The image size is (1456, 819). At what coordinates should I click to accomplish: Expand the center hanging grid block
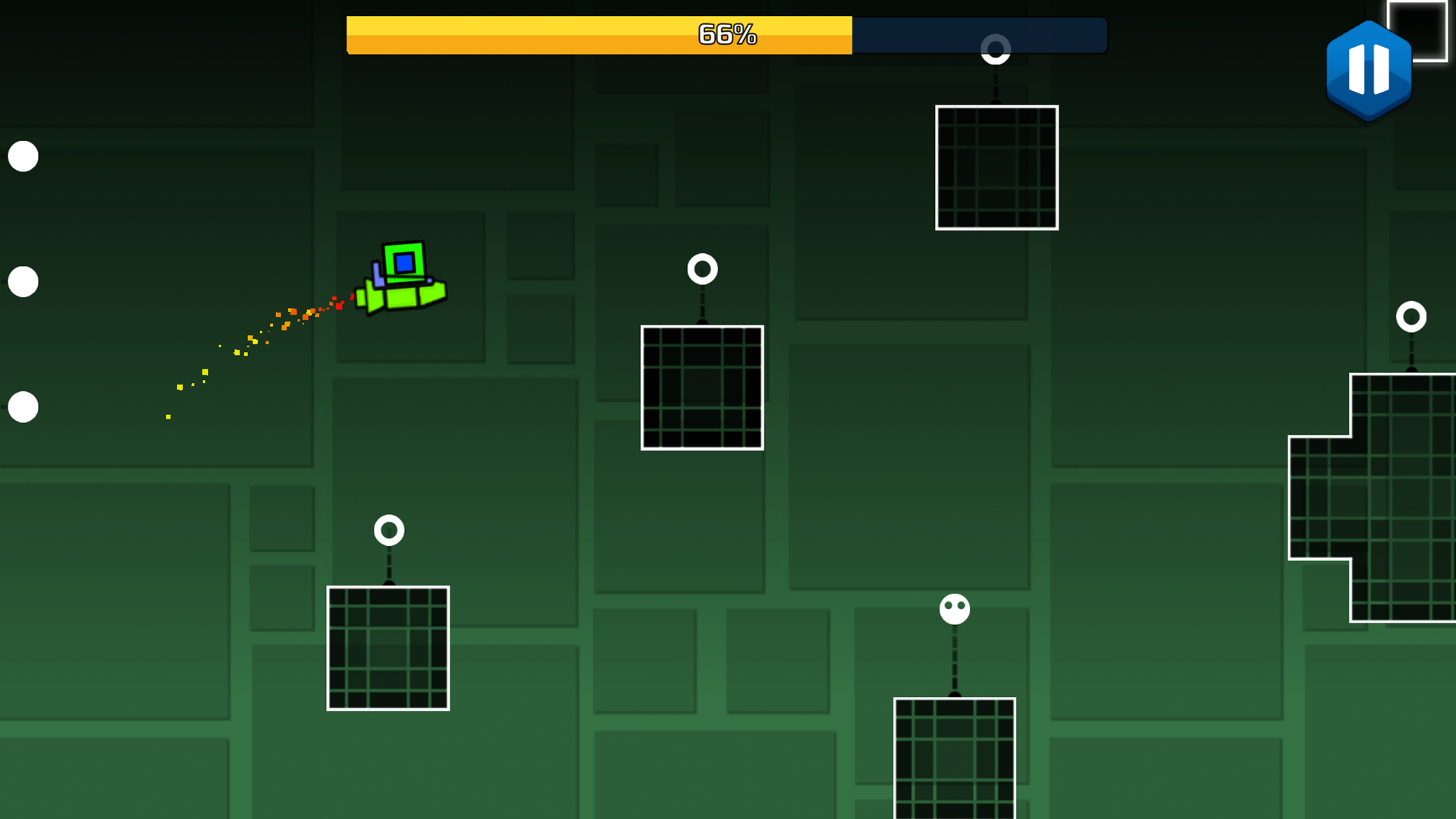click(x=701, y=388)
